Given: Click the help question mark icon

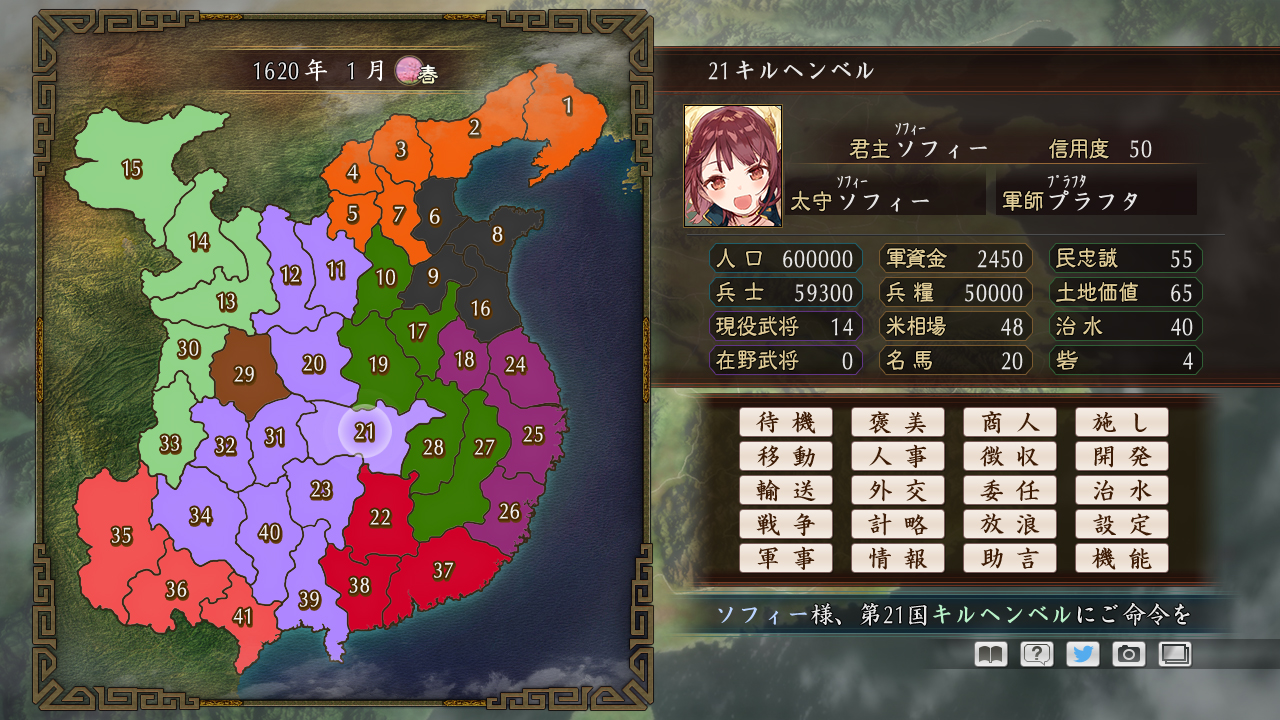Looking at the screenshot, I should tap(1036, 654).
